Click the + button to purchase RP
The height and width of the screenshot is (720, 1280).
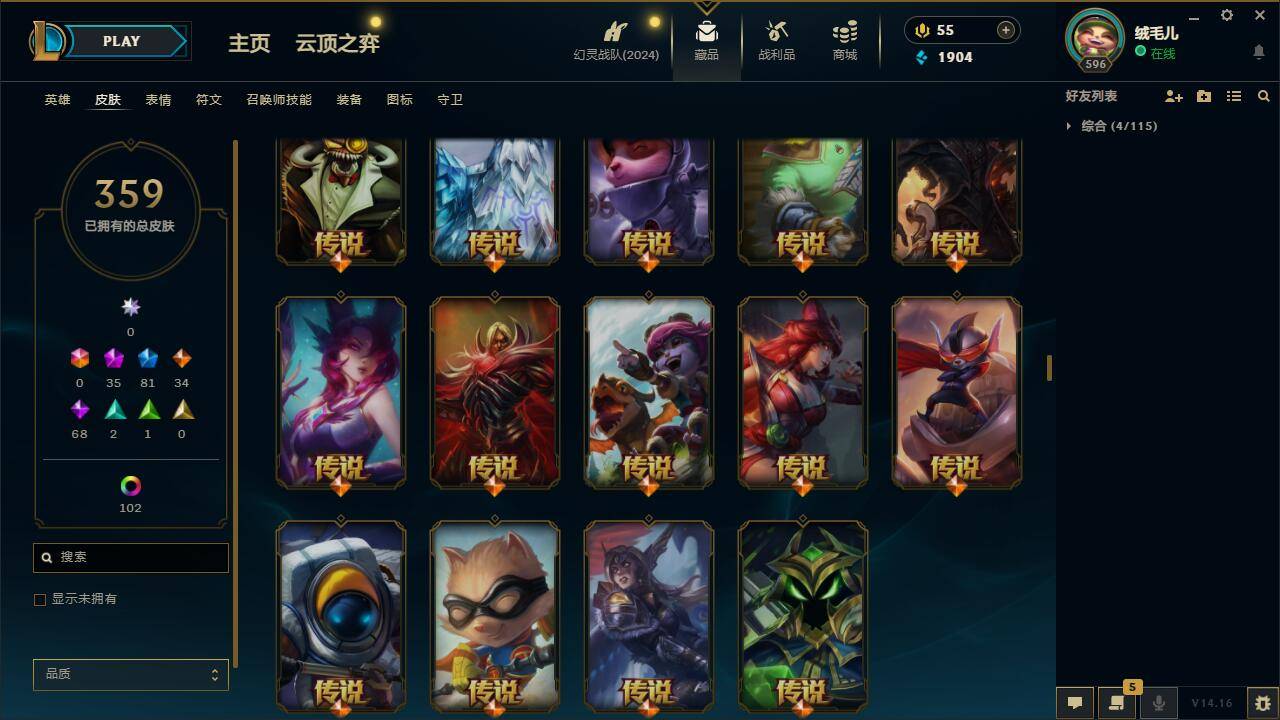(x=1004, y=30)
